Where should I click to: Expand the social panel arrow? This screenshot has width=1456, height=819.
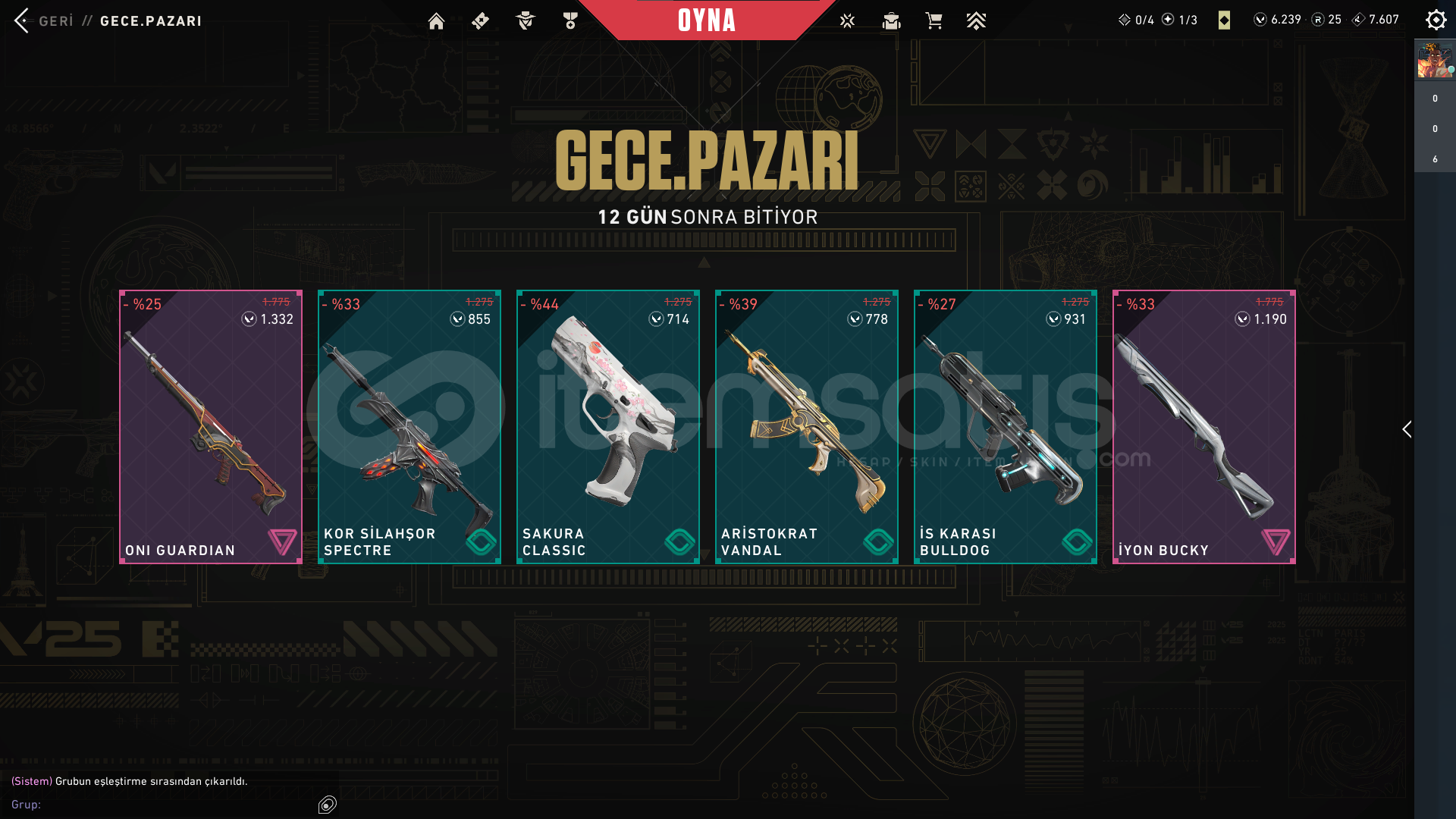click(x=1407, y=429)
